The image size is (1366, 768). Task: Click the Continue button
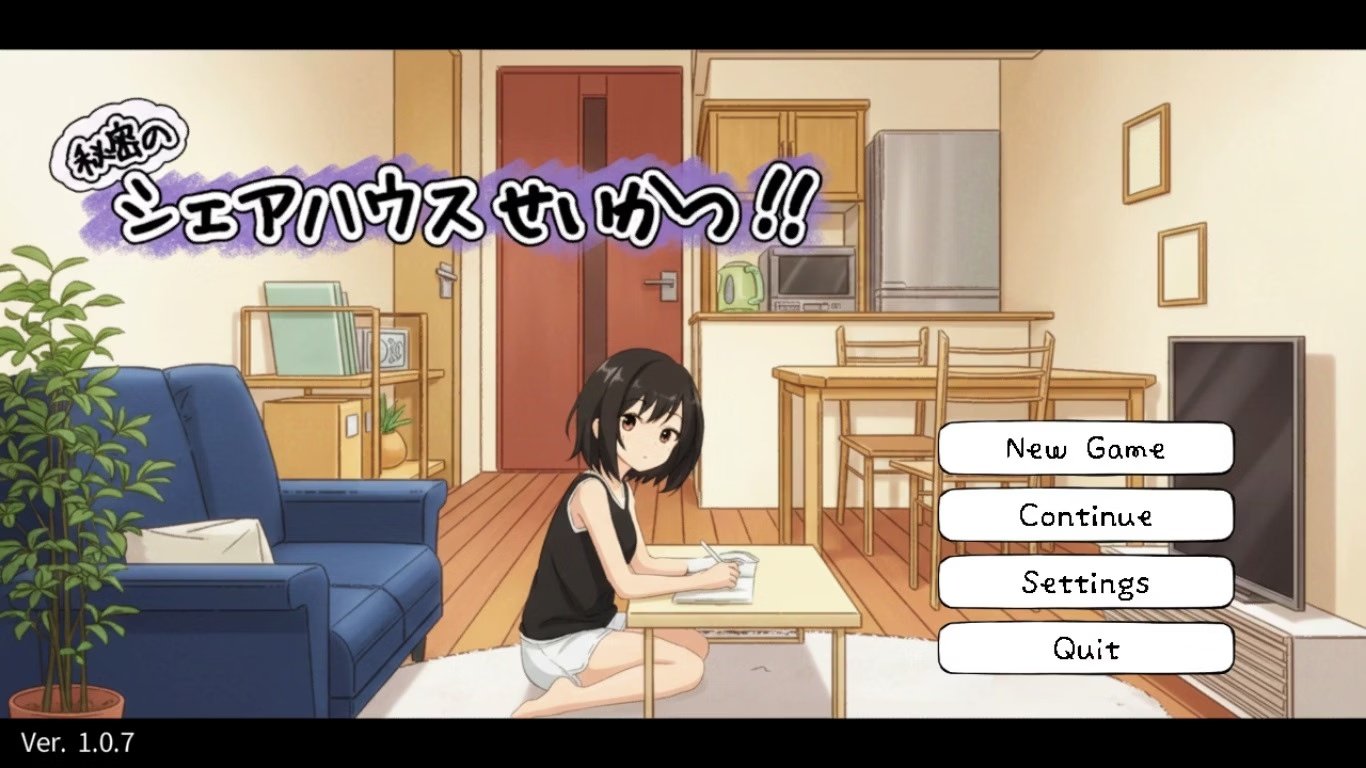point(1084,516)
